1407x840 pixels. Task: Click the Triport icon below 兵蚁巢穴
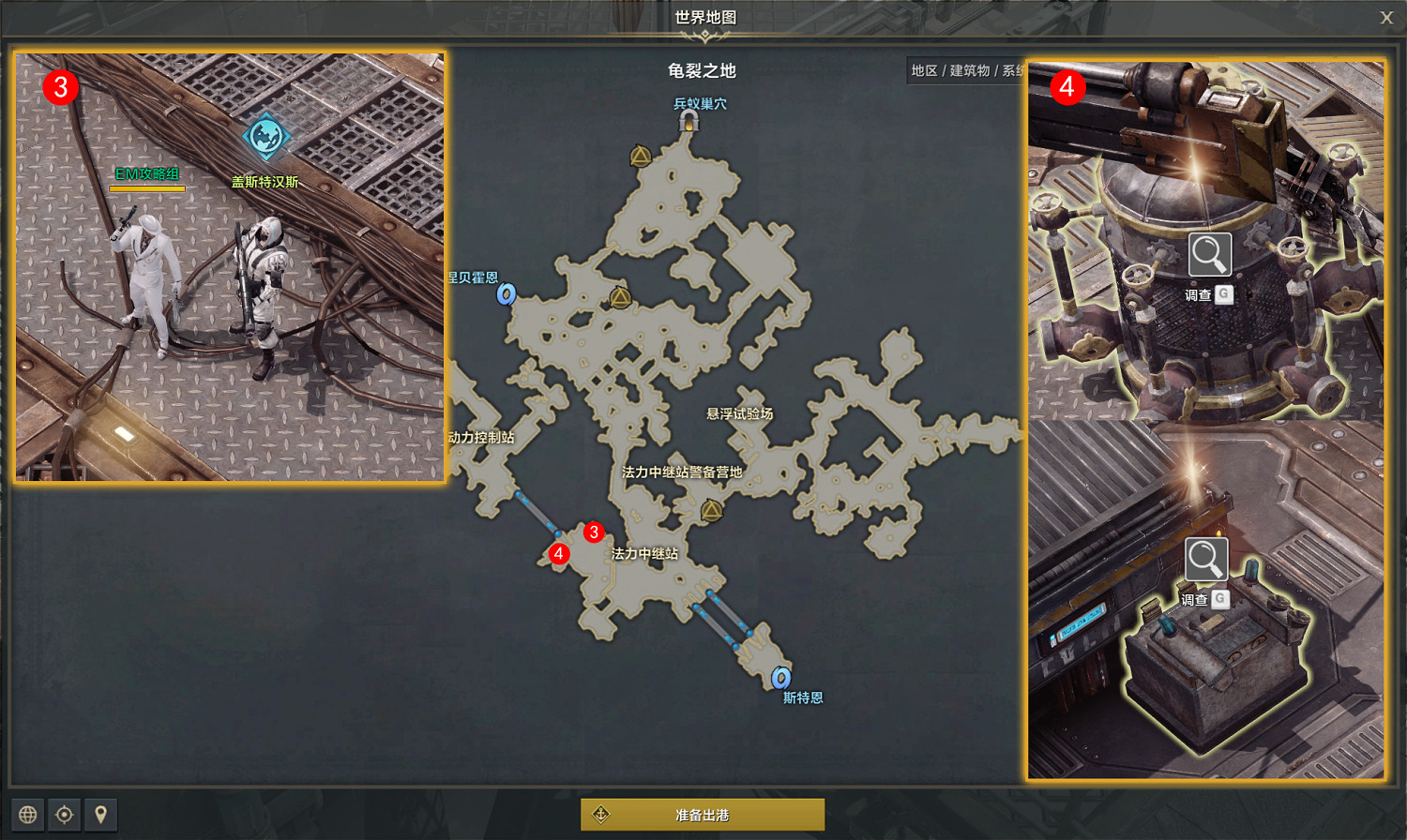pyautogui.click(x=641, y=157)
